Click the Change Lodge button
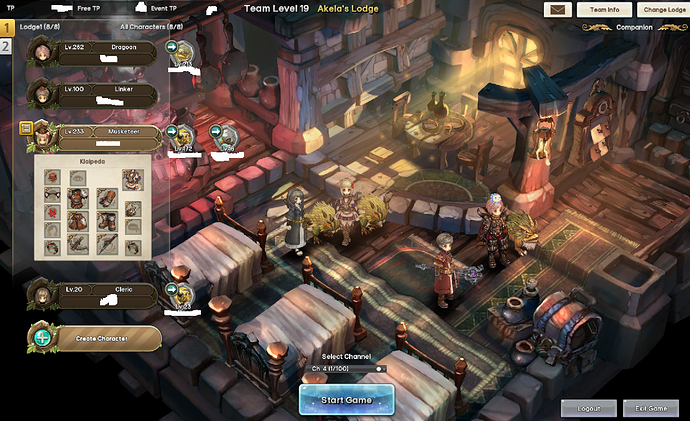 coord(663,9)
